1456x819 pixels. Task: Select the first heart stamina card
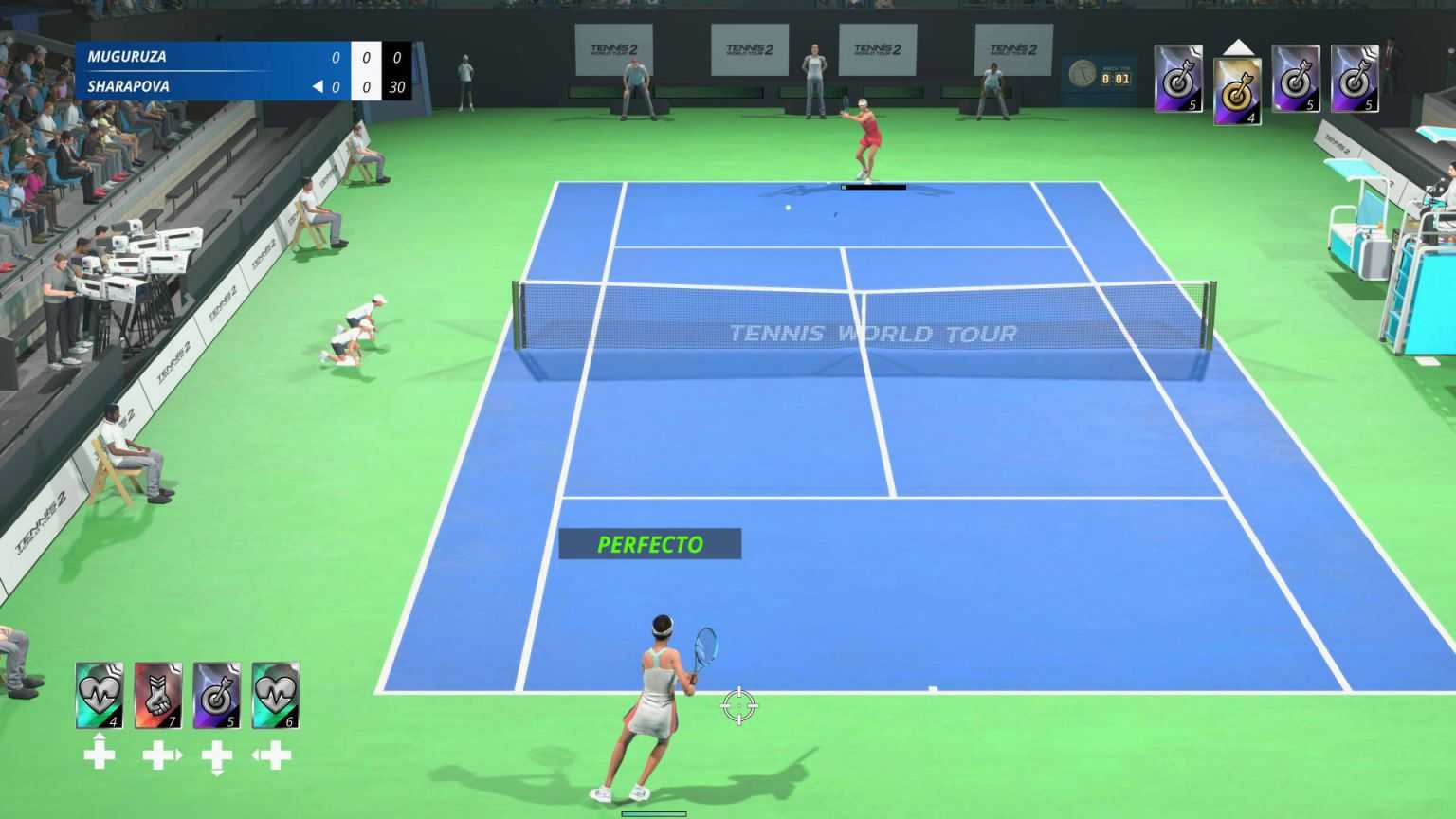(99, 697)
